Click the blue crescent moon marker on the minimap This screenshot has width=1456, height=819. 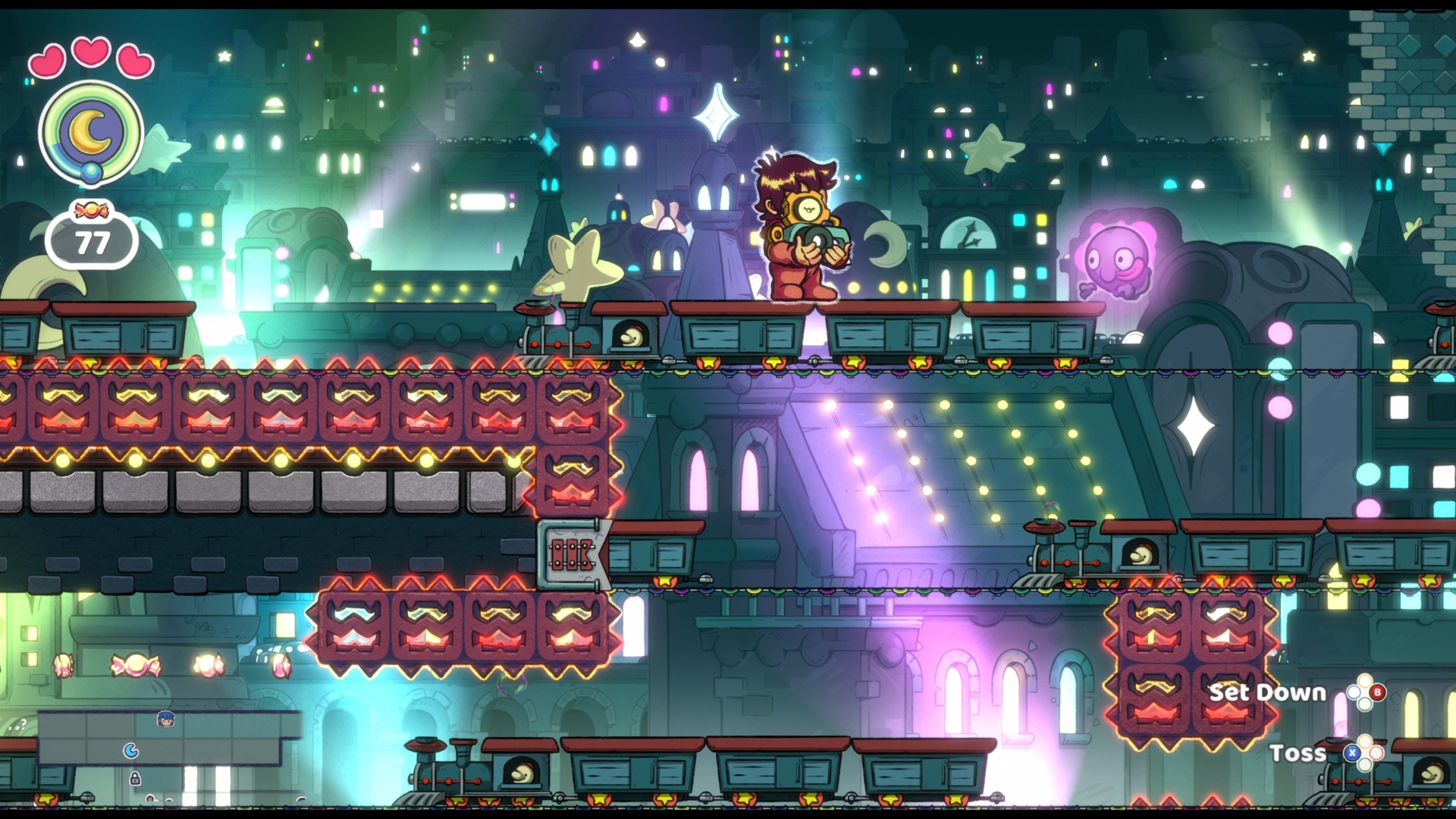point(131,751)
